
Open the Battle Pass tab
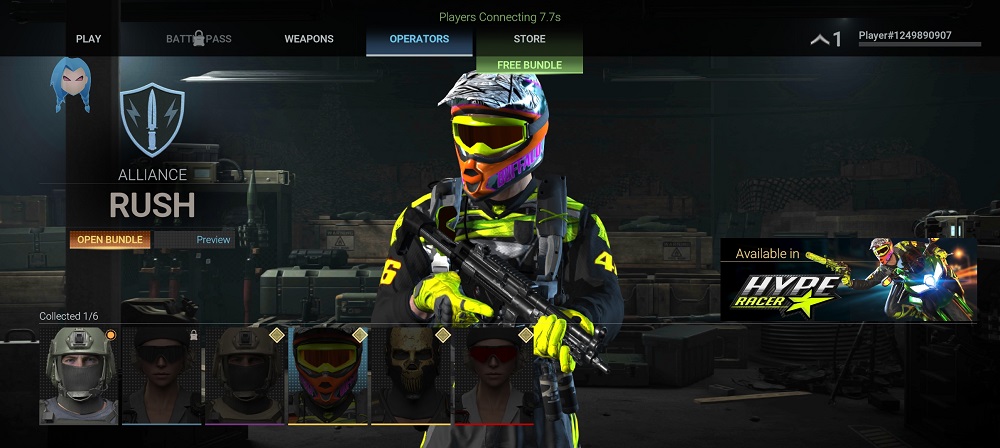pos(198,39)
